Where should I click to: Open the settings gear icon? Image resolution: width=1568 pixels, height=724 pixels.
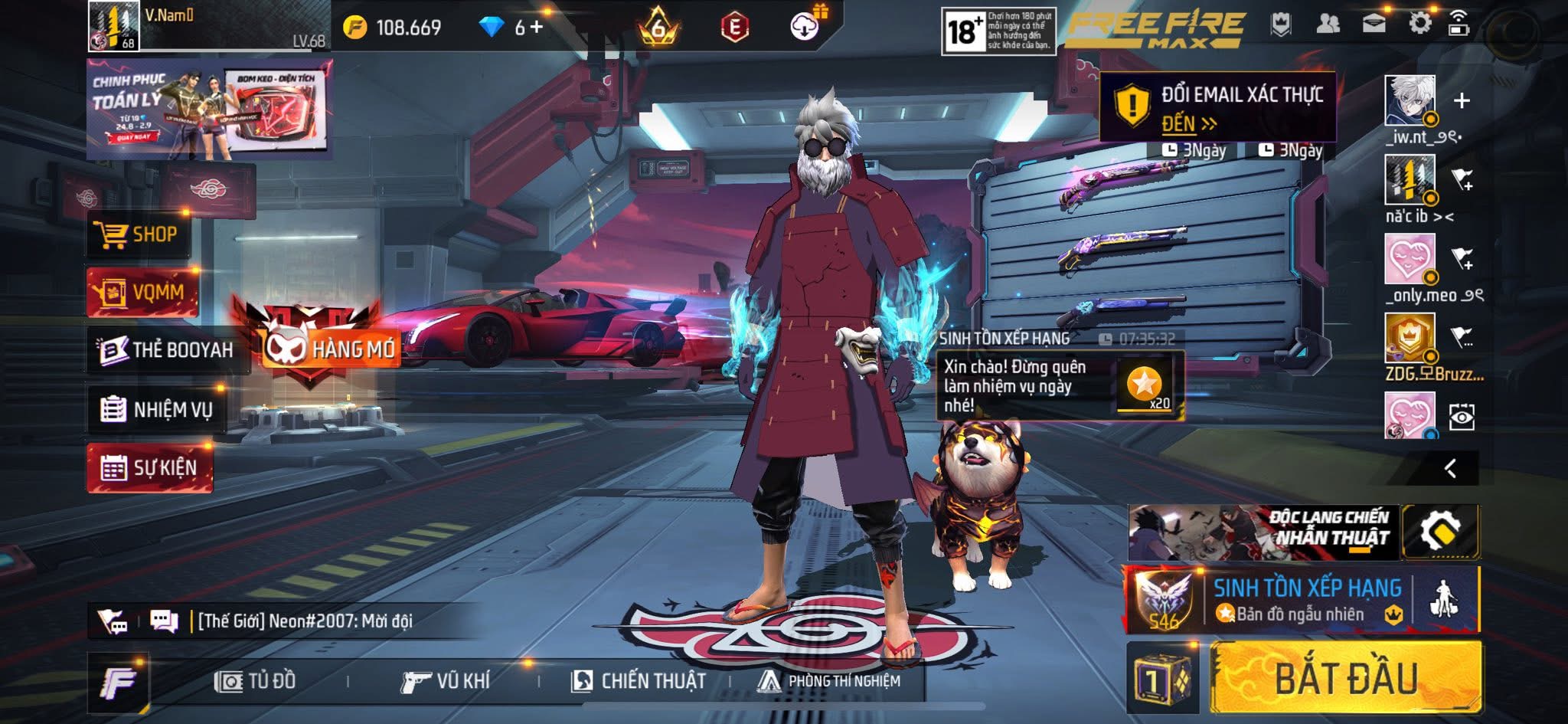pos(1419,24)
